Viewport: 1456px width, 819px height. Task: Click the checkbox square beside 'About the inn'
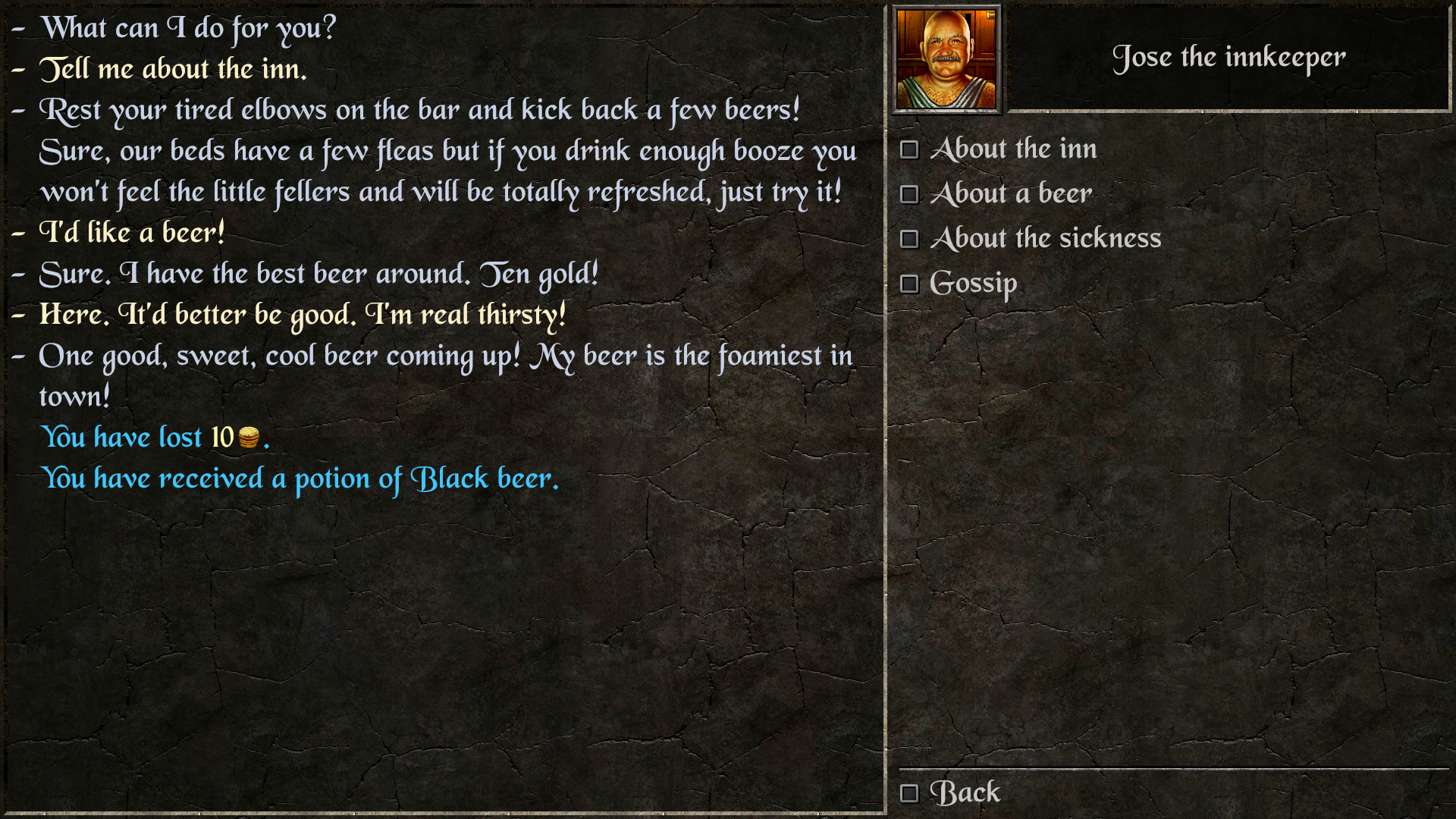point(909,149)
